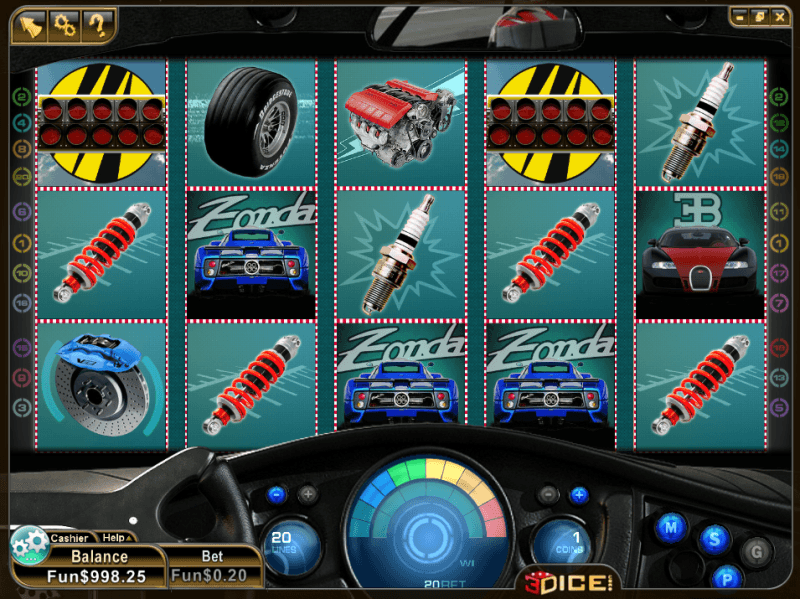Open settings via the gears icon
Image resolution: width=800 pixels, height=599 pixels.
point(65,23)
